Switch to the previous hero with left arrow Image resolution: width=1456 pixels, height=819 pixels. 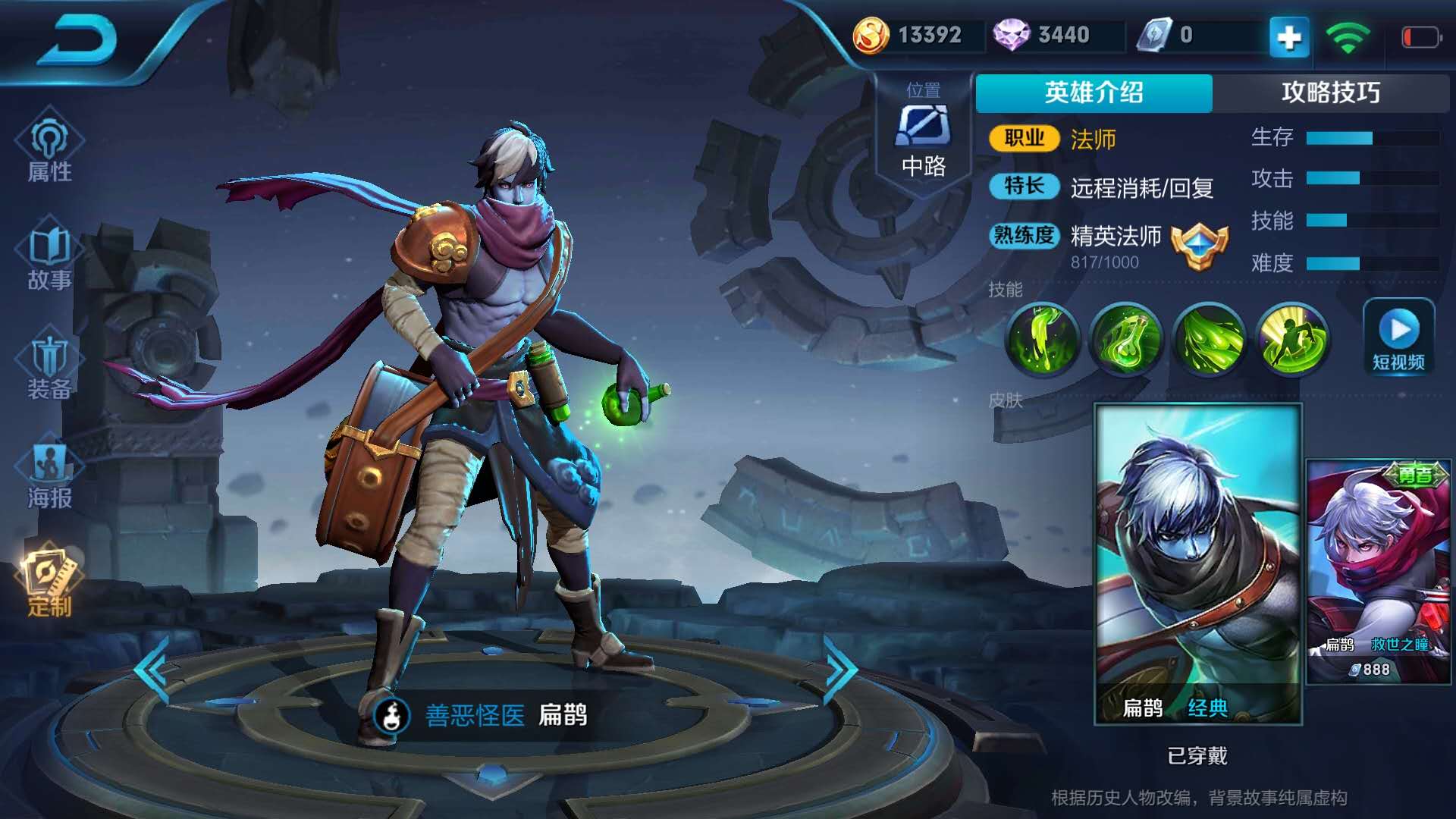(152, 671)
